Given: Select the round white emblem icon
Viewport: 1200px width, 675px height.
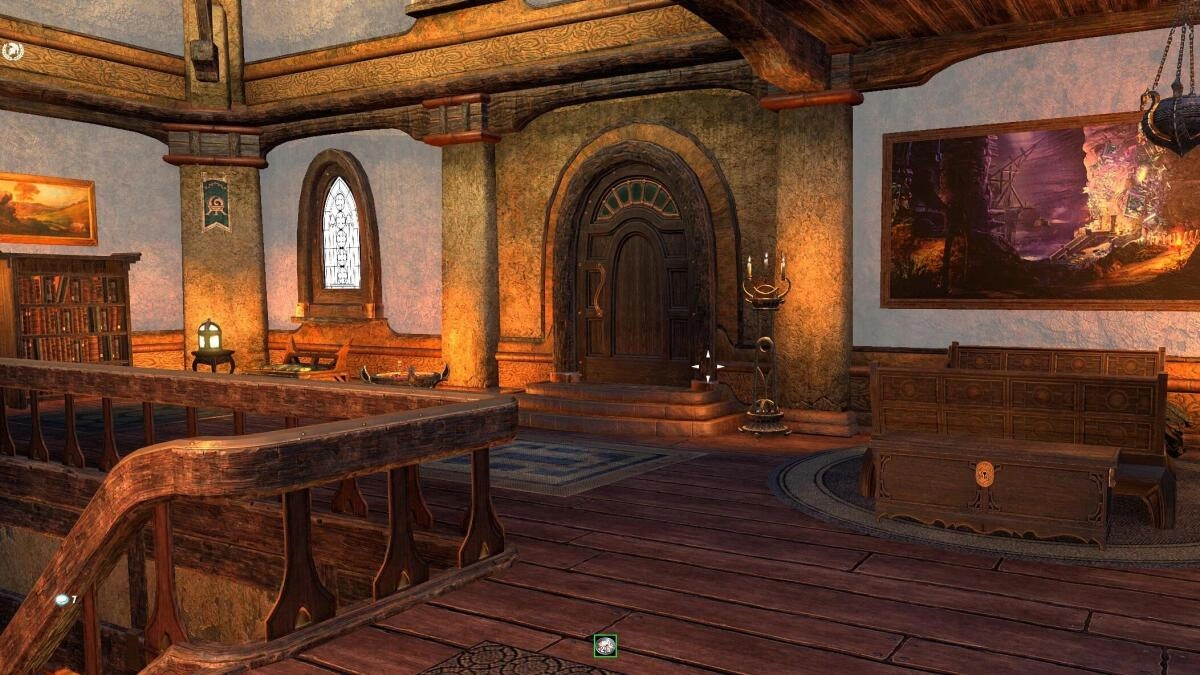Looking at the screenshot, I should tap(12, 48).
